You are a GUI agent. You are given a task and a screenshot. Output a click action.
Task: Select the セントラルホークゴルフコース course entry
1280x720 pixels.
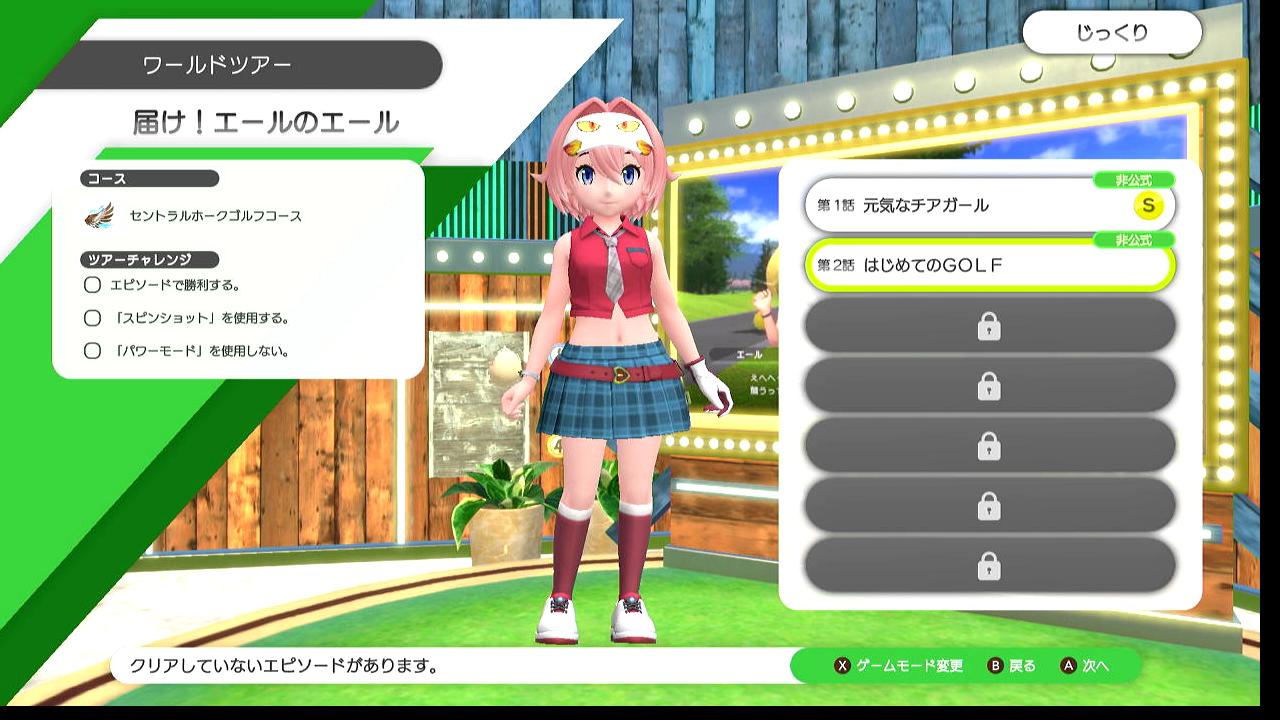214,216
